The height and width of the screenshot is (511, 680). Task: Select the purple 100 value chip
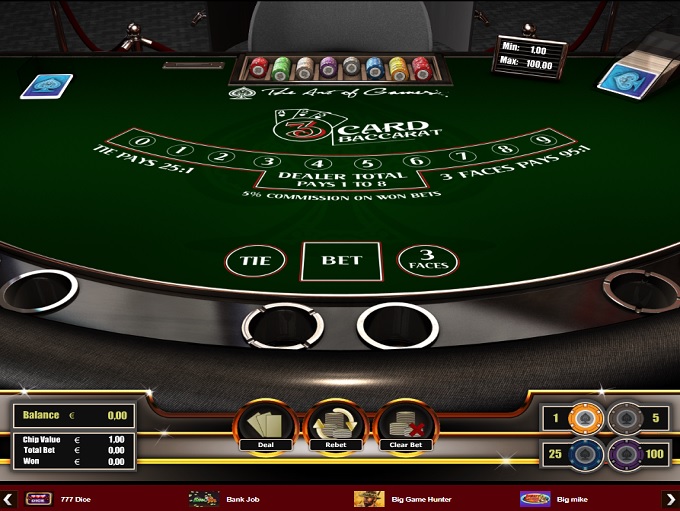(626, 455)
